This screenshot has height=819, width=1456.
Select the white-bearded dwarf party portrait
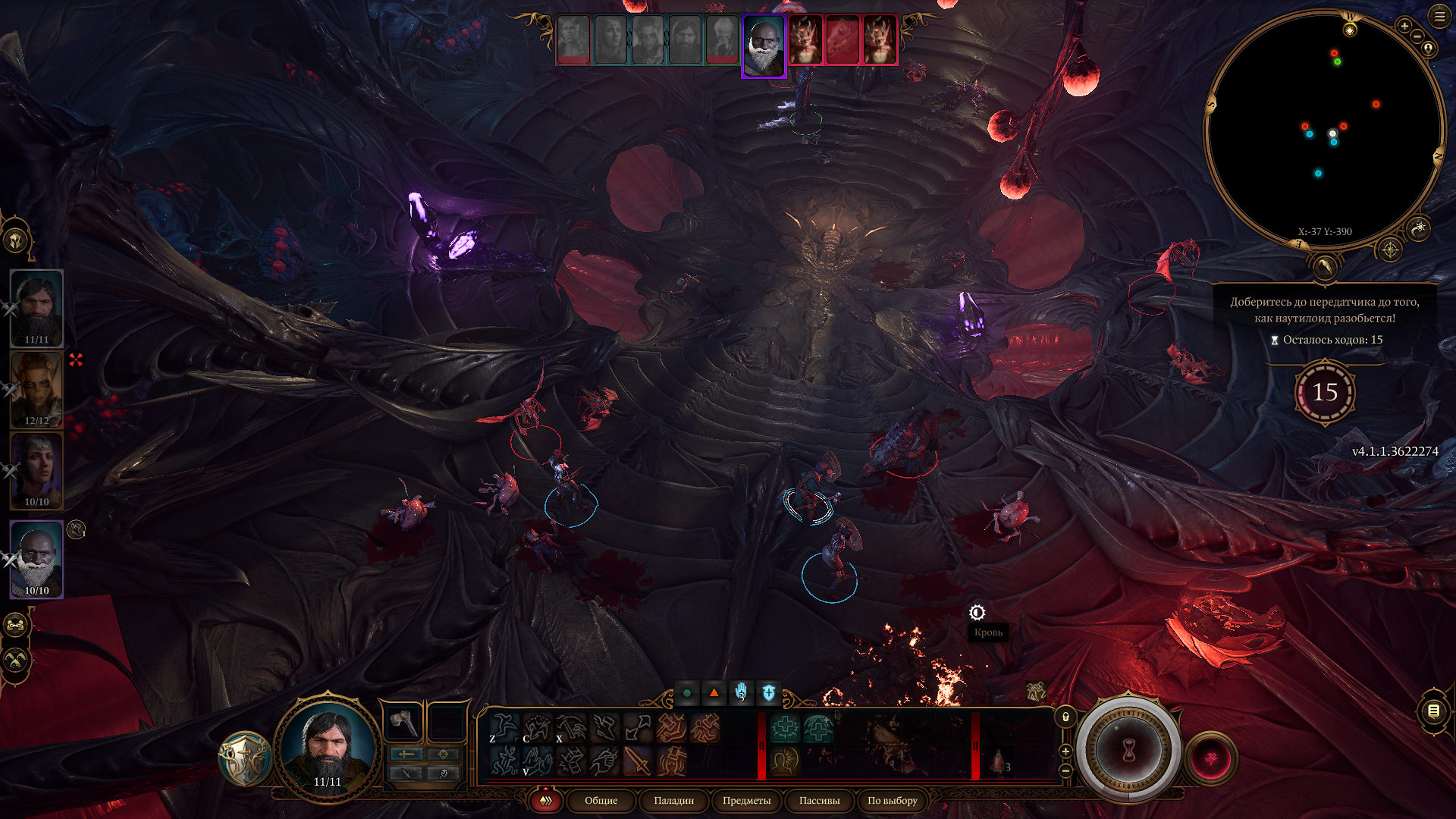click(x=36, y=559)
